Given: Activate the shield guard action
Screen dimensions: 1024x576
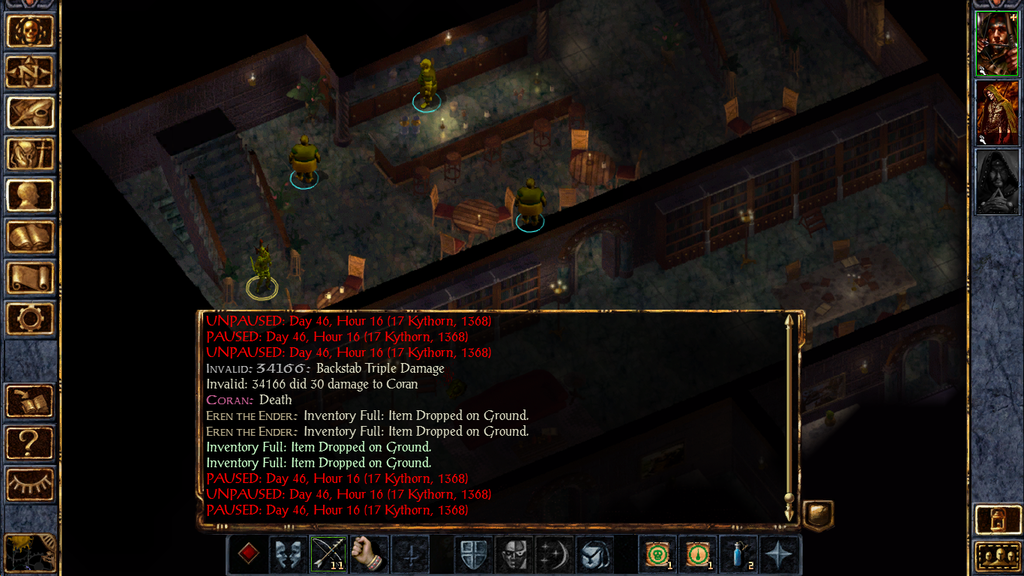Looking at the screenshot, I should pyautogui.click(x=475, y=554).
